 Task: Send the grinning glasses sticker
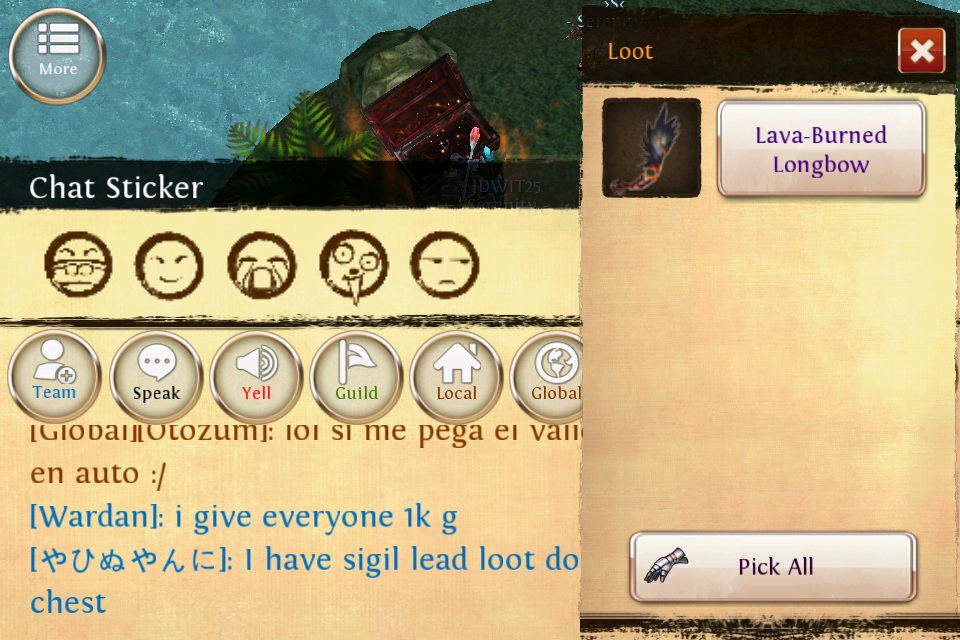click(x=78, y=266)
